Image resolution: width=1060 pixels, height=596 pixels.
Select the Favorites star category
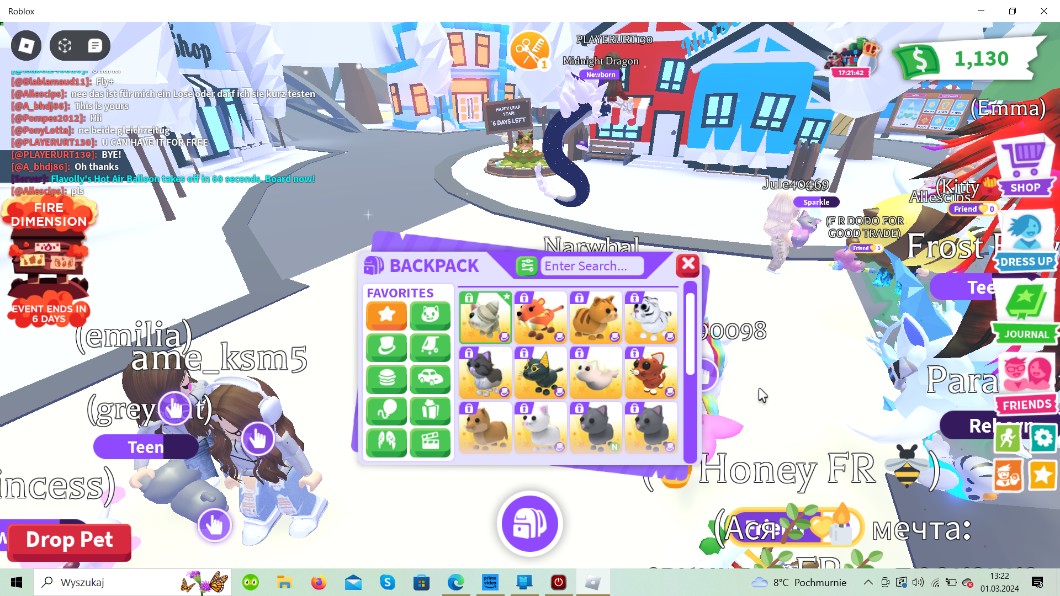click(x=386, y=316)
